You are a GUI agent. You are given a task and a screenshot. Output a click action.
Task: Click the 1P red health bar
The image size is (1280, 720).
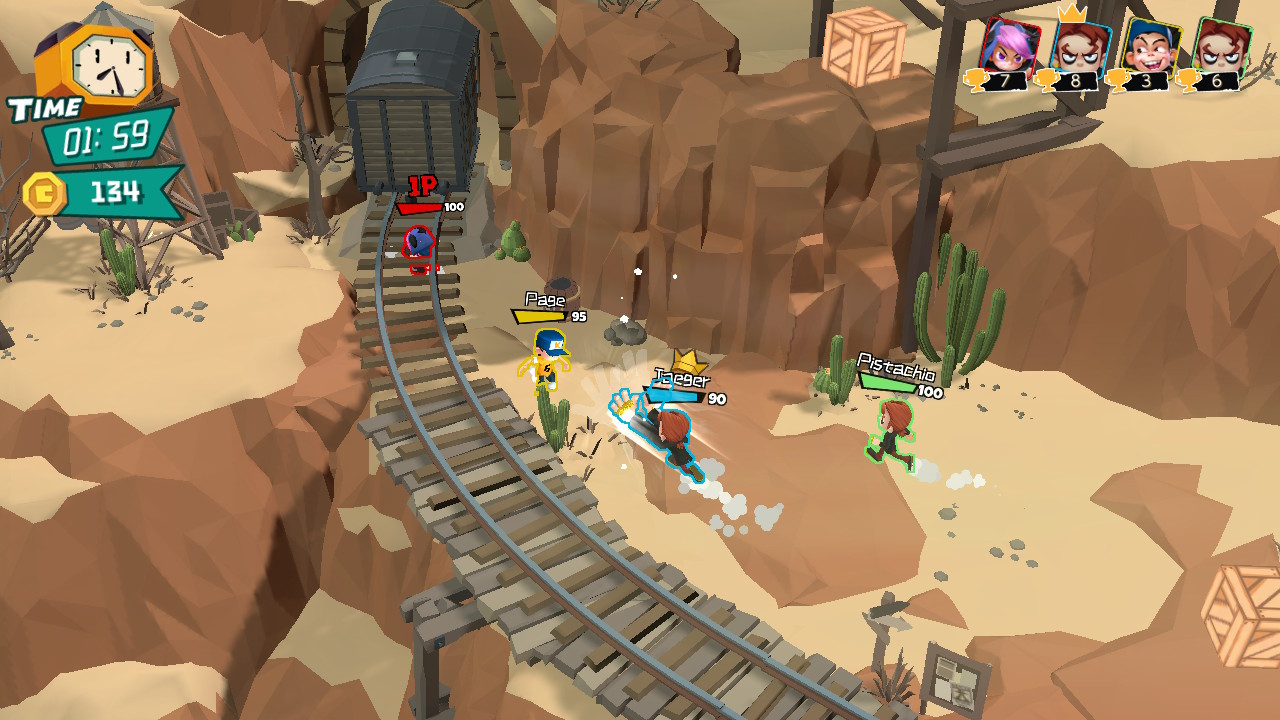point(421,209)
